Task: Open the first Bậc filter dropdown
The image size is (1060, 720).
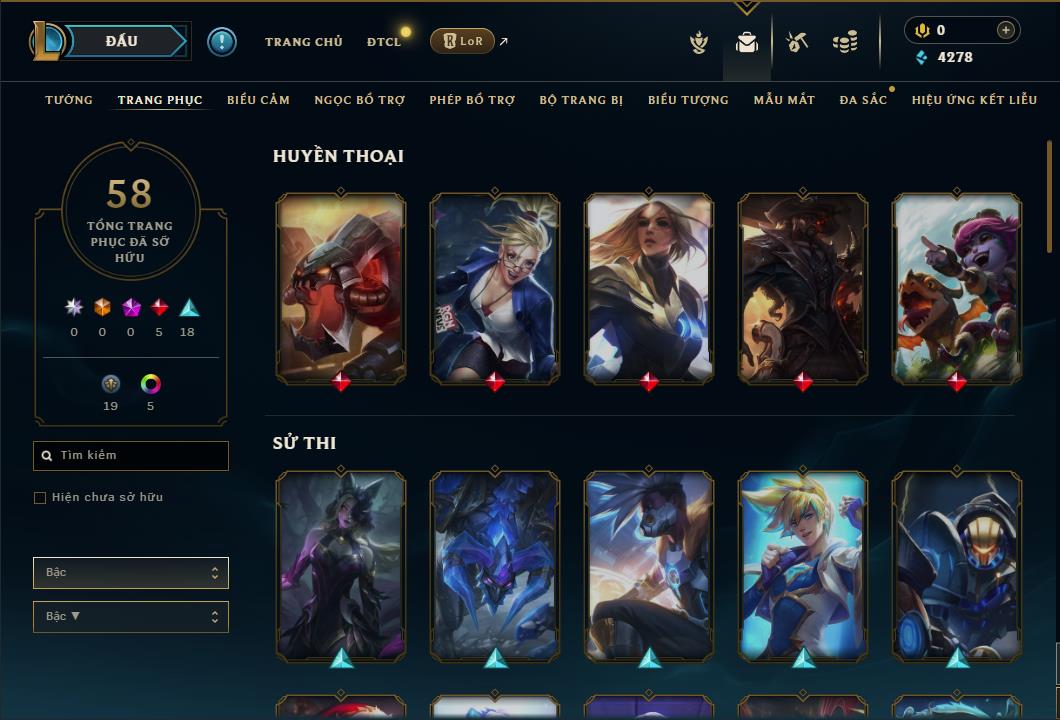Action: pyautogui.click(x=131, y=573)
